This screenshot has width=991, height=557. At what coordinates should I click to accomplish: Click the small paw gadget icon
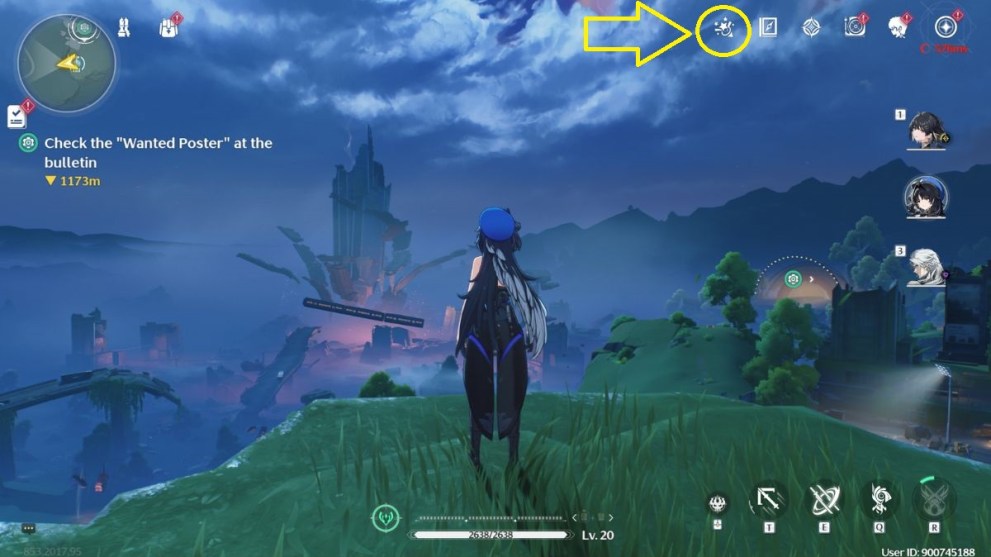click(717, 504)
